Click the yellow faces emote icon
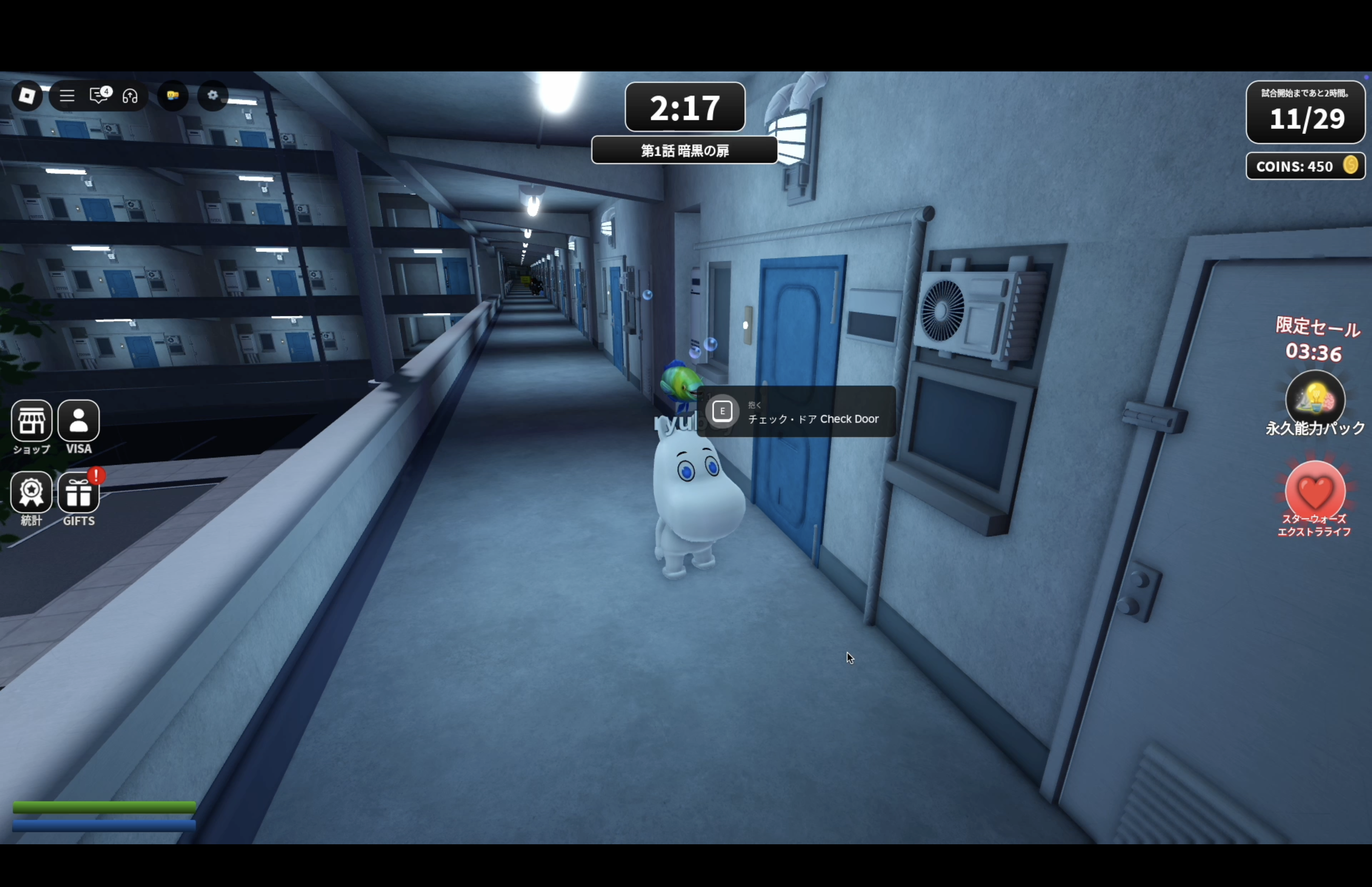Screen dimensions: 1372x887 [x=173, y=96]
